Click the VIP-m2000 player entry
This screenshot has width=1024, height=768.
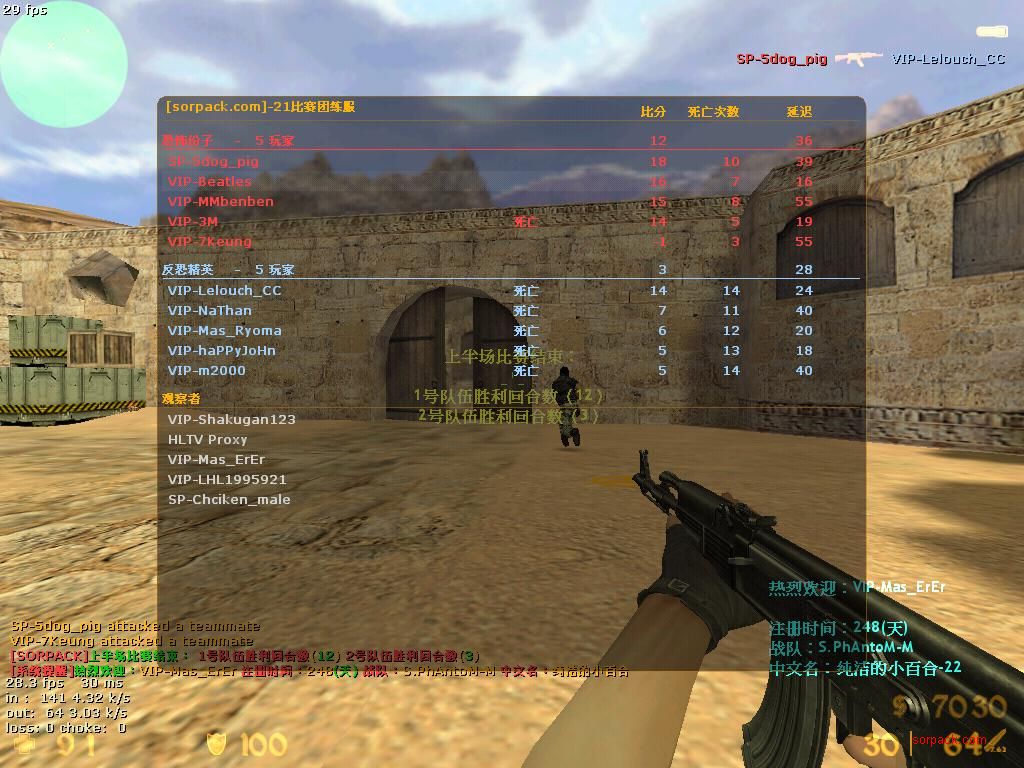pos(206,370)
